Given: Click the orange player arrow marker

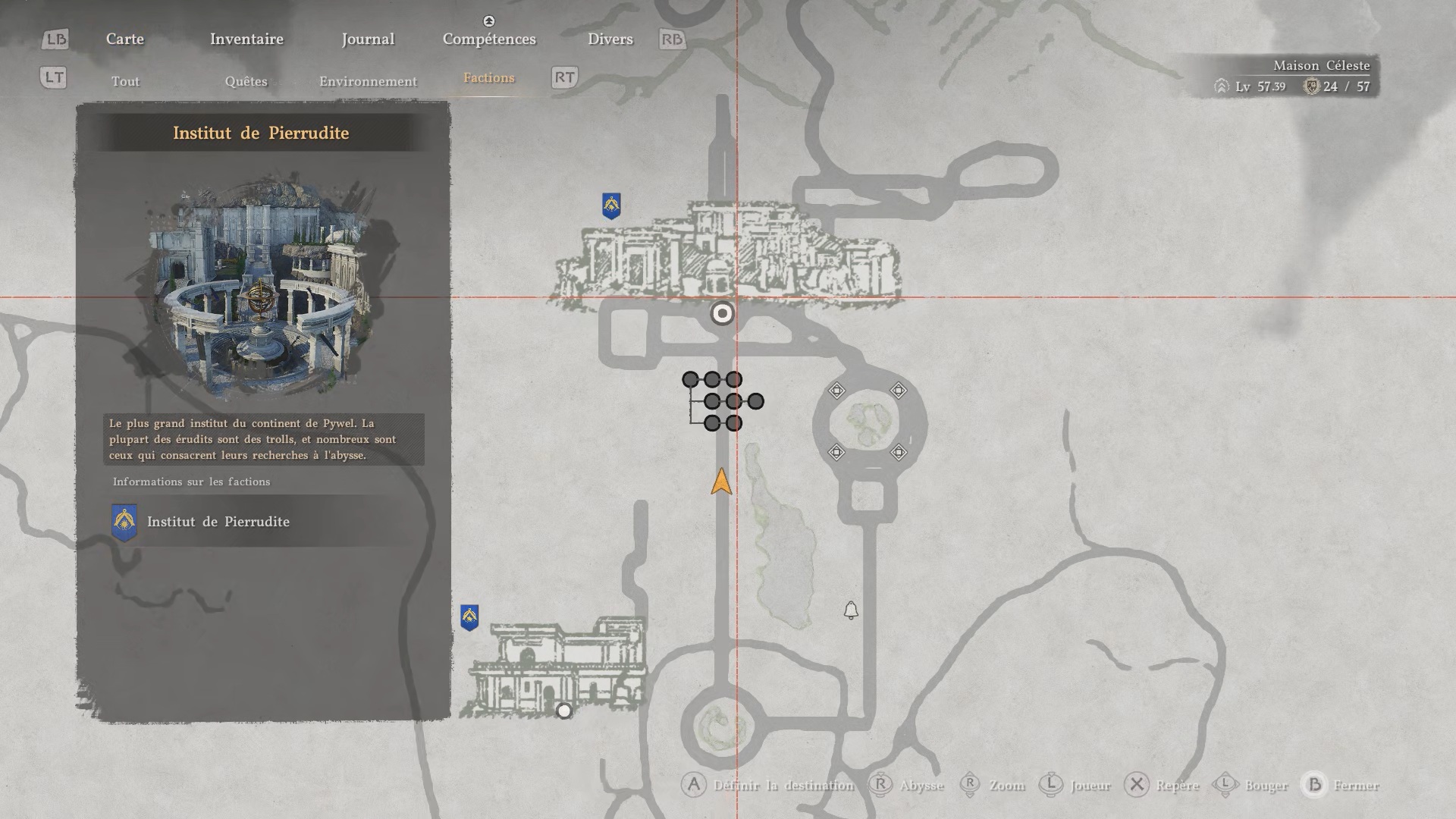Looking at the screenshot, I should point(721,482).
